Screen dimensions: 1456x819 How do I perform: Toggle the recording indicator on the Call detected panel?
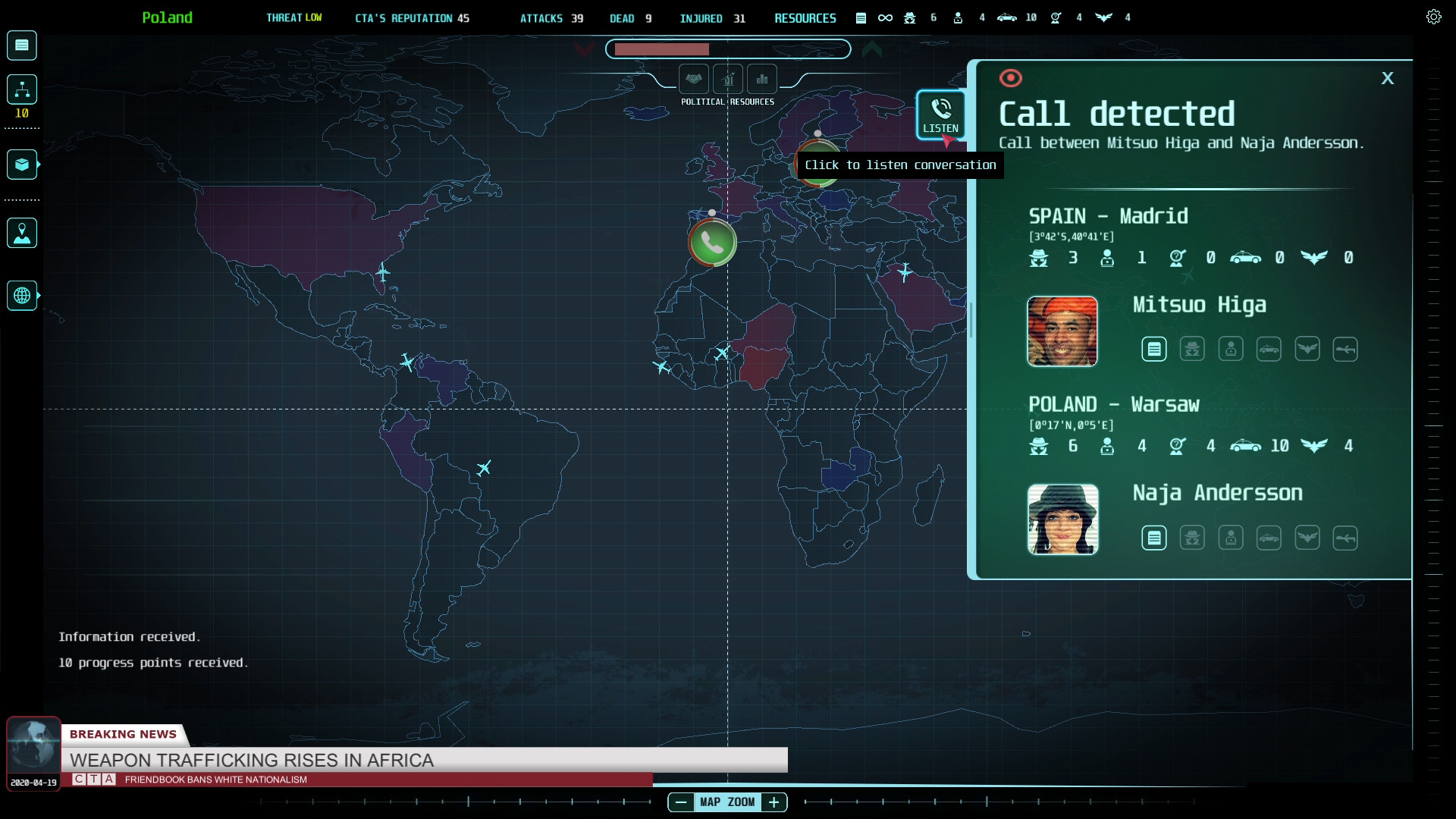click(1012, 77)
